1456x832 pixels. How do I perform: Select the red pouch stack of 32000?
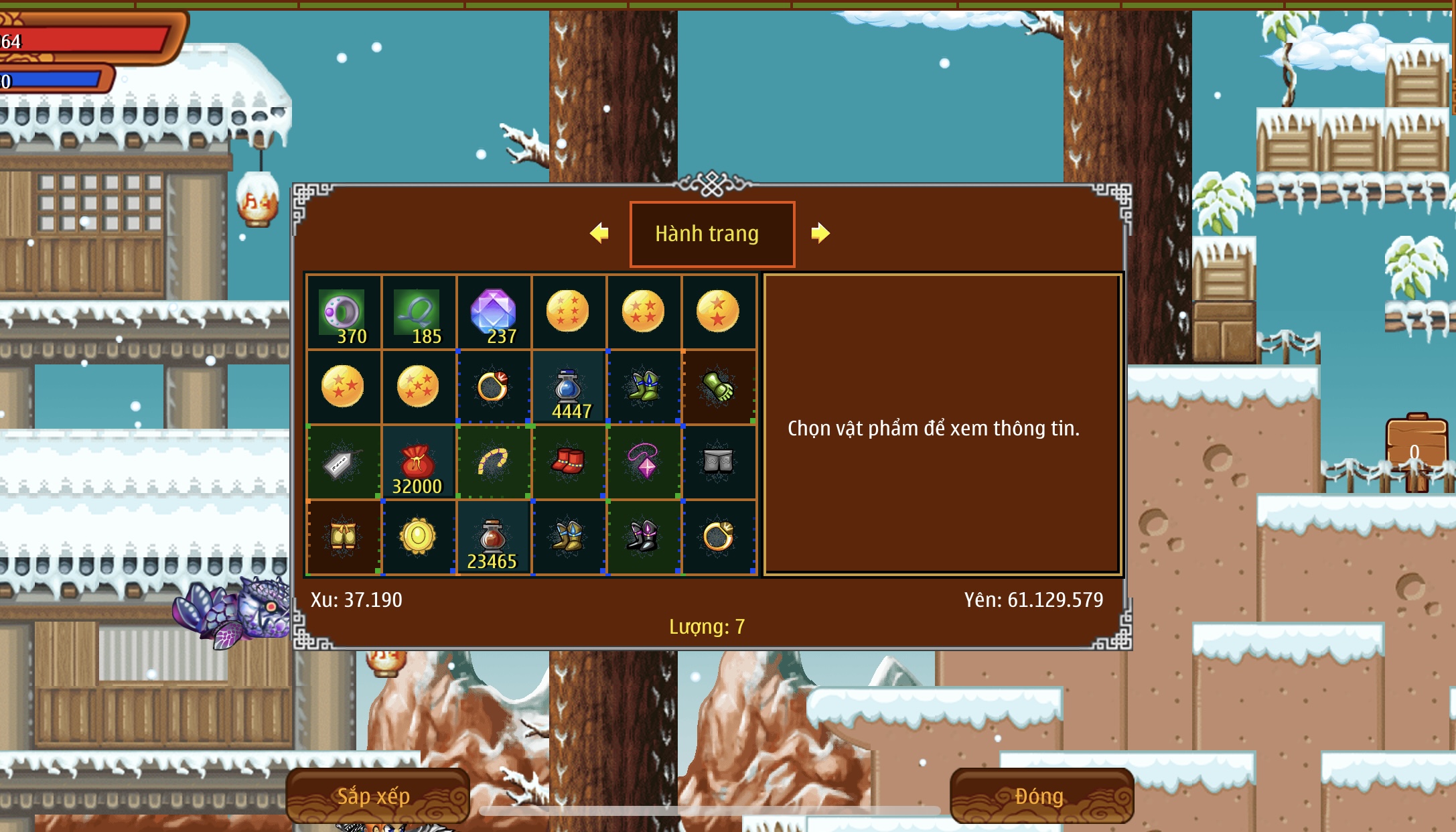click(x=419, y=462)
